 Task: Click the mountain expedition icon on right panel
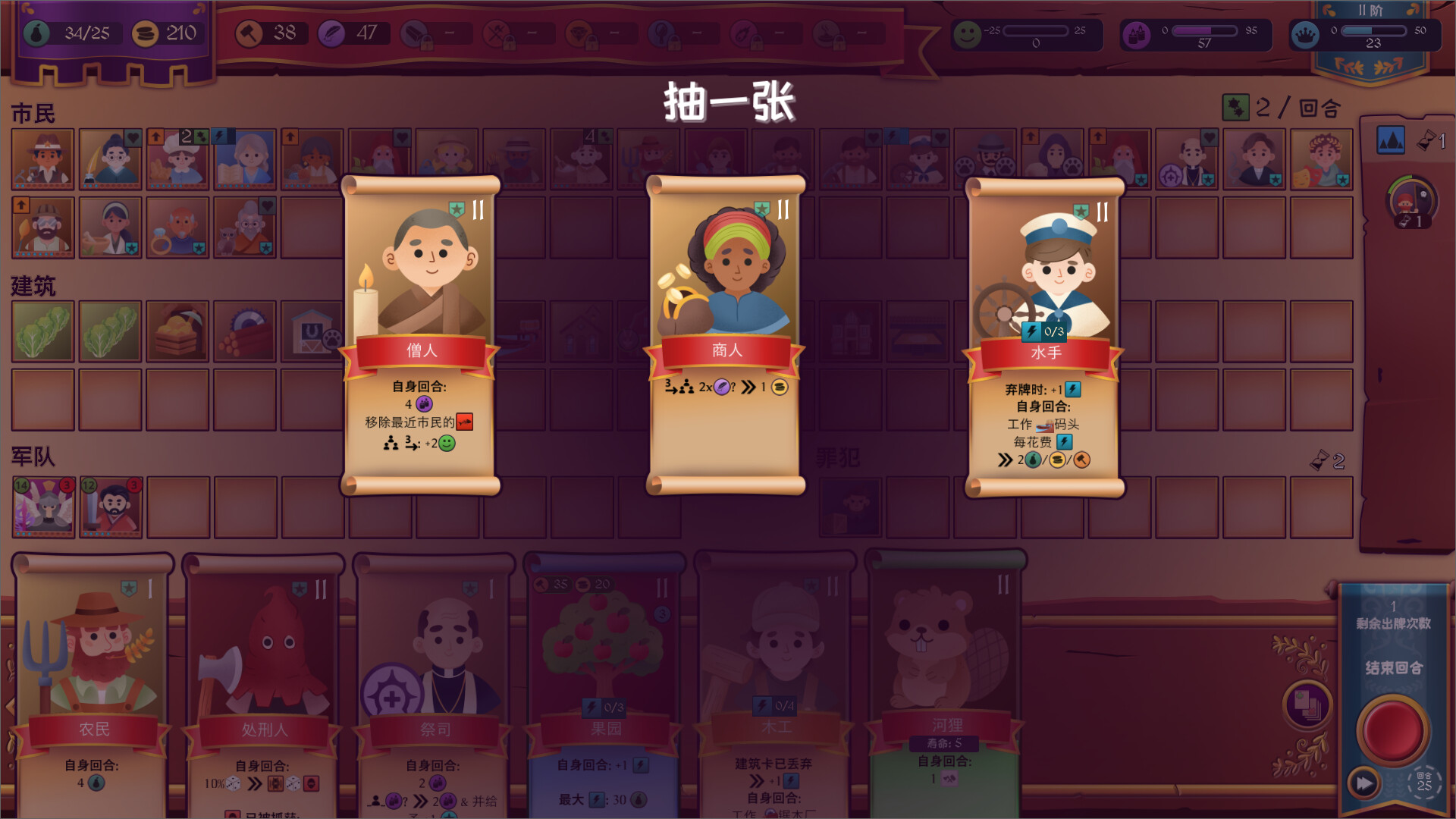pos(1391,140)
